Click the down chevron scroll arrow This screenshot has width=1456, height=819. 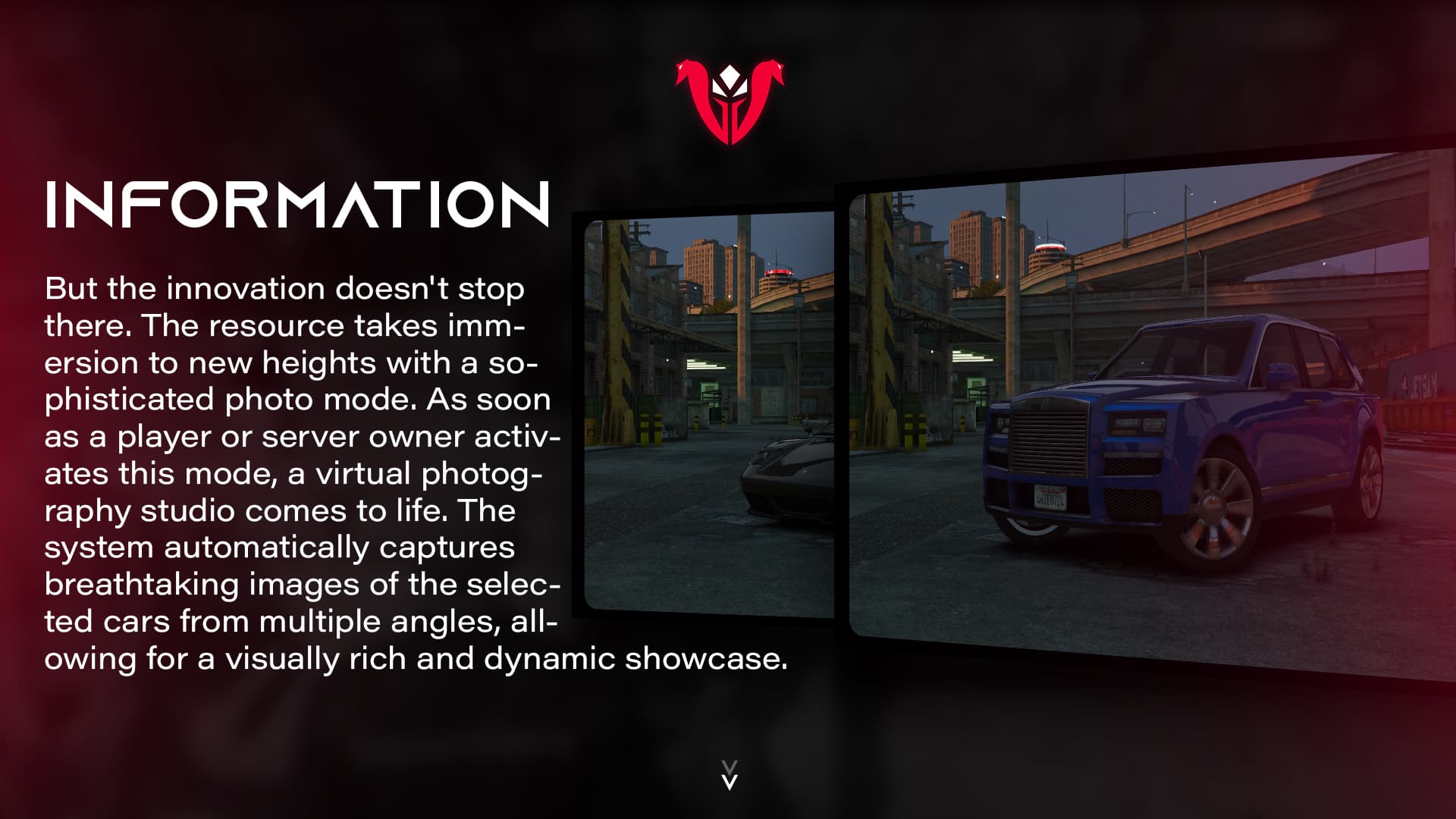click(x=729, y=776)
